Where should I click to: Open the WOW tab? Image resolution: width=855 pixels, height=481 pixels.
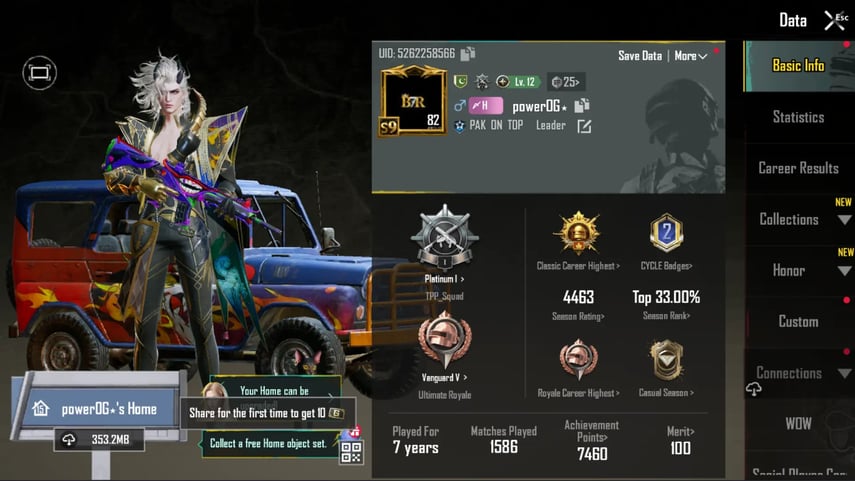[798, 423]
